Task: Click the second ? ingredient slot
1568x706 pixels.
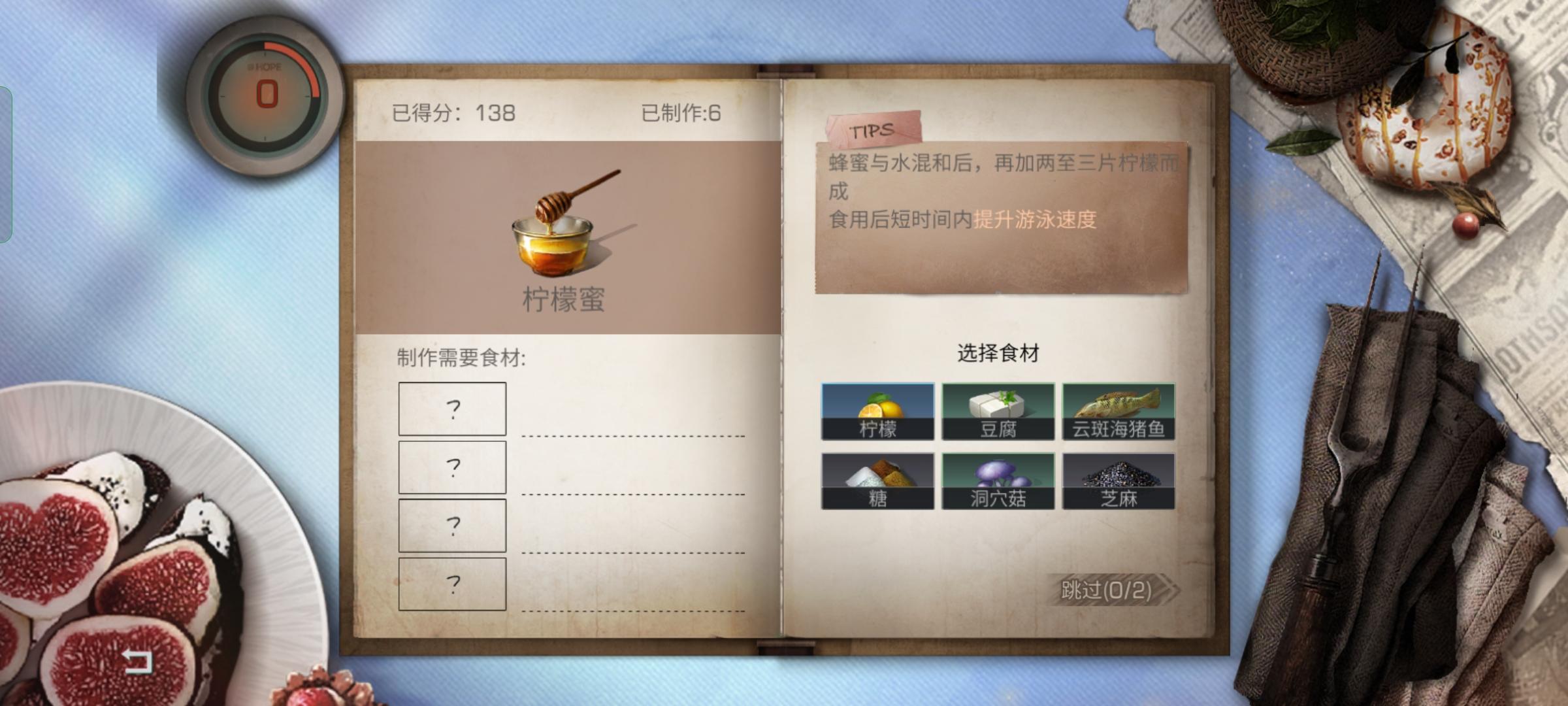Action: tap(452, 466)
